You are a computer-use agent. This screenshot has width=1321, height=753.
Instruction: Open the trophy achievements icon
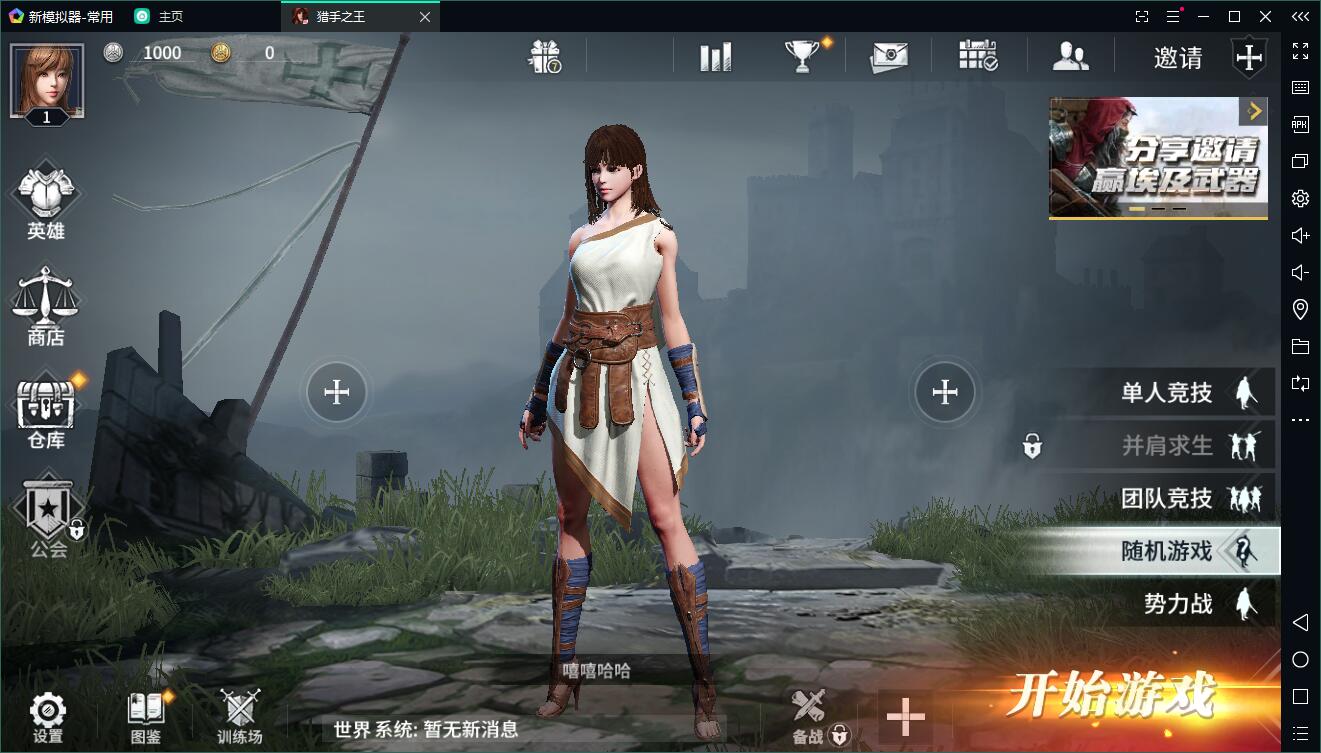pyautogui.click(x=802, y=57)
